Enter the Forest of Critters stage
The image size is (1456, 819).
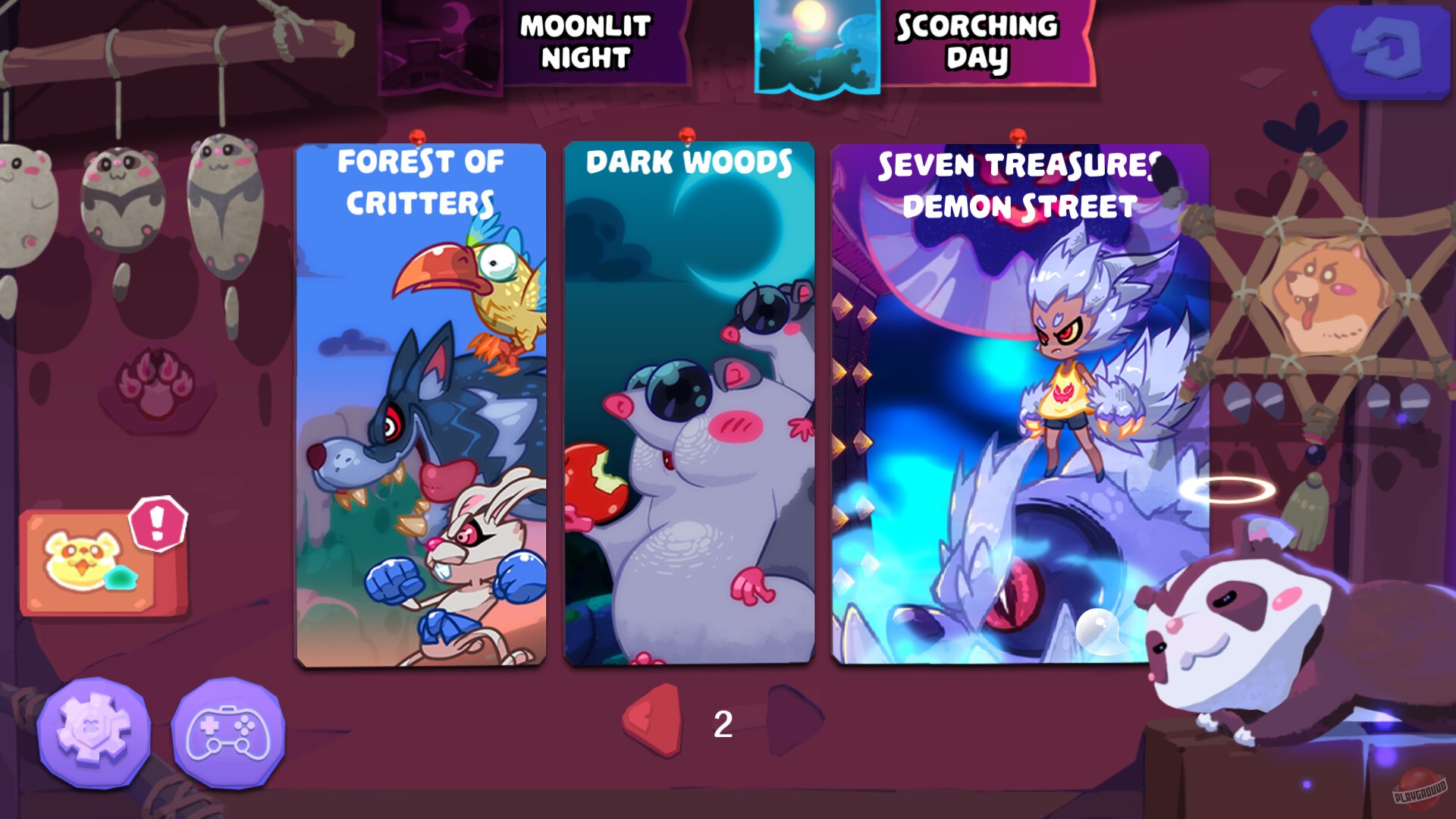[419, 402]
